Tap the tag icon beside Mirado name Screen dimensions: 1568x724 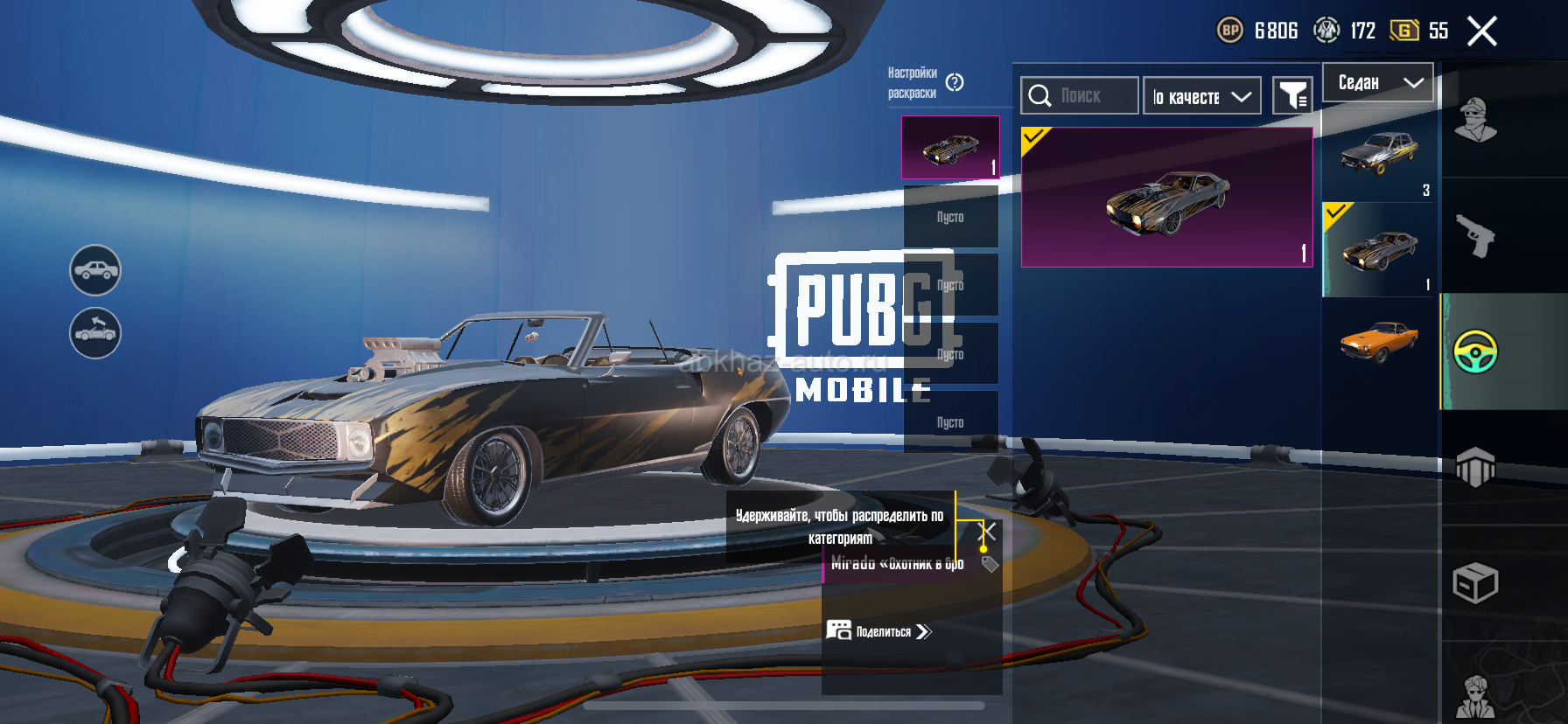(990, 564)
